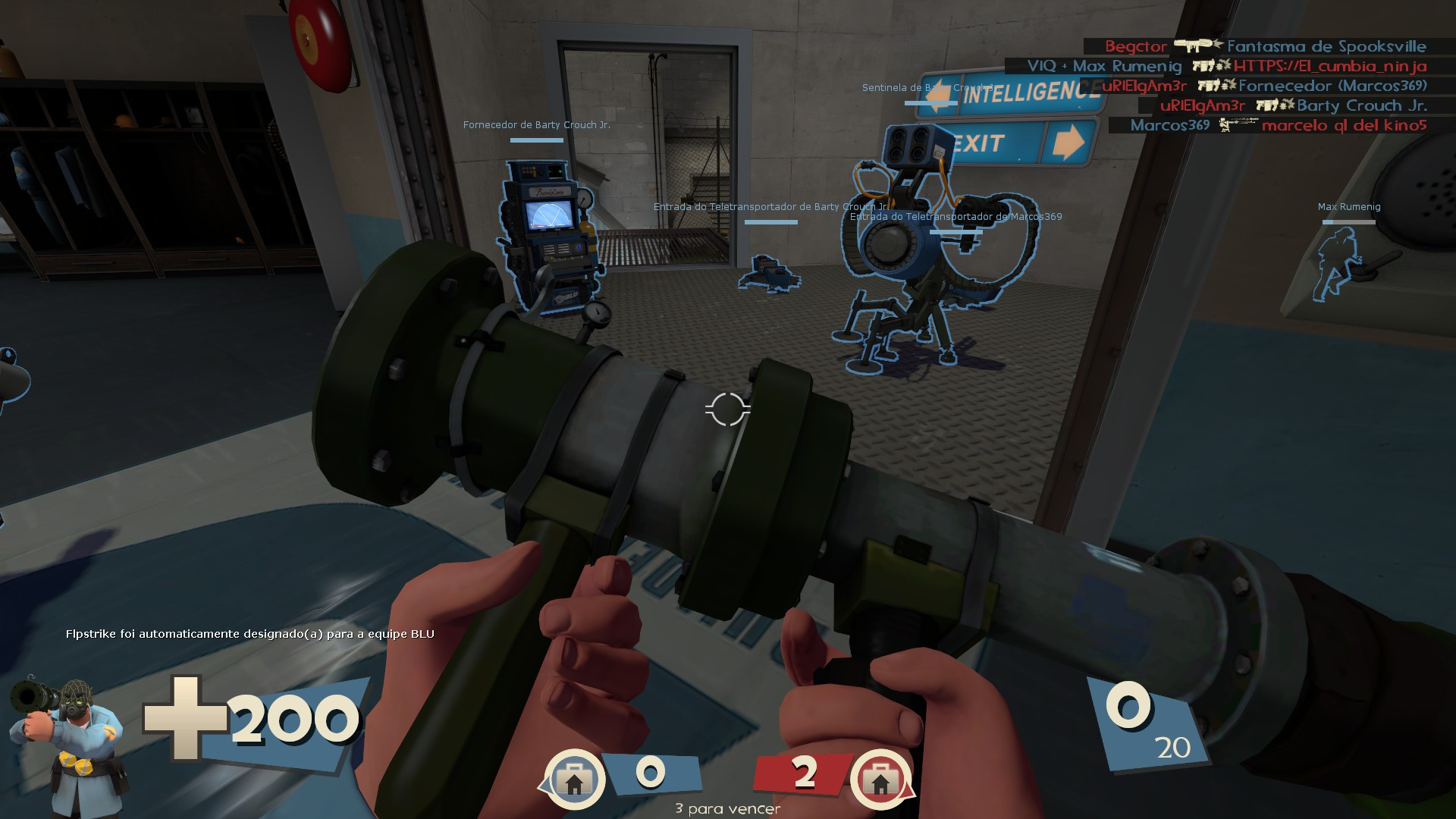
Task: Click the ammo reserve count 20
Action: [x=1174, y=746]
